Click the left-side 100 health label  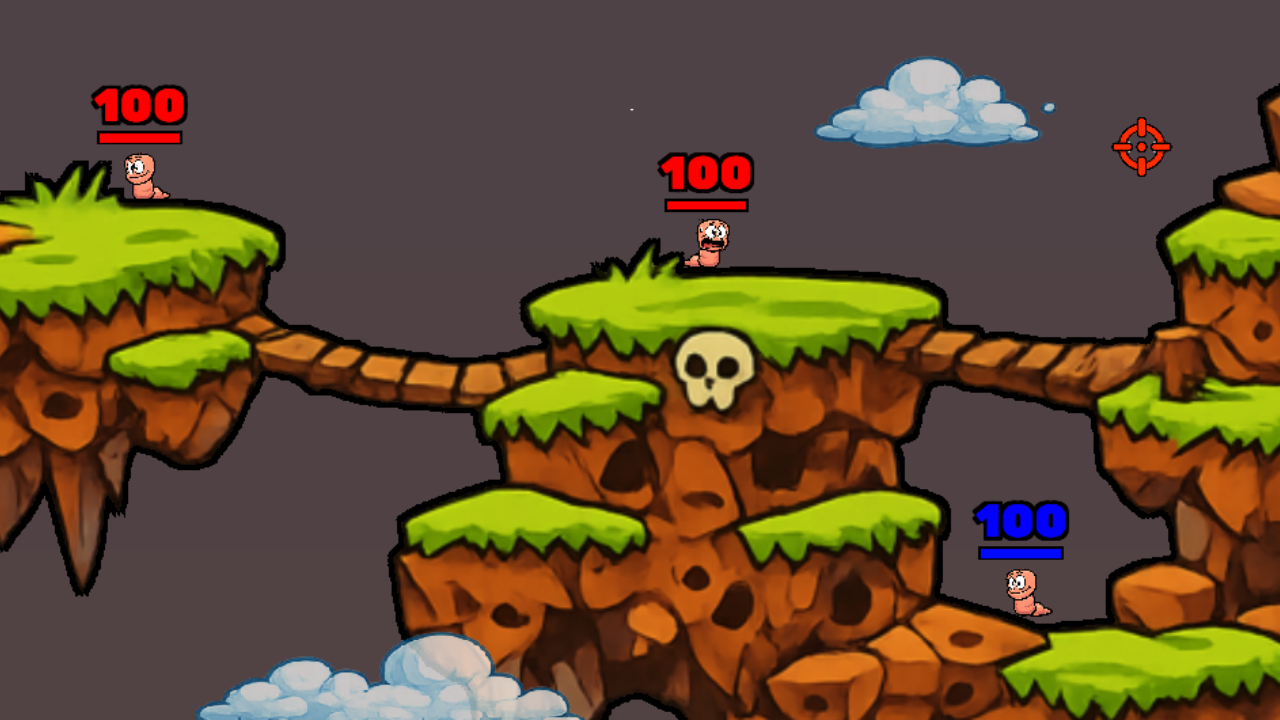pos(140,105)
